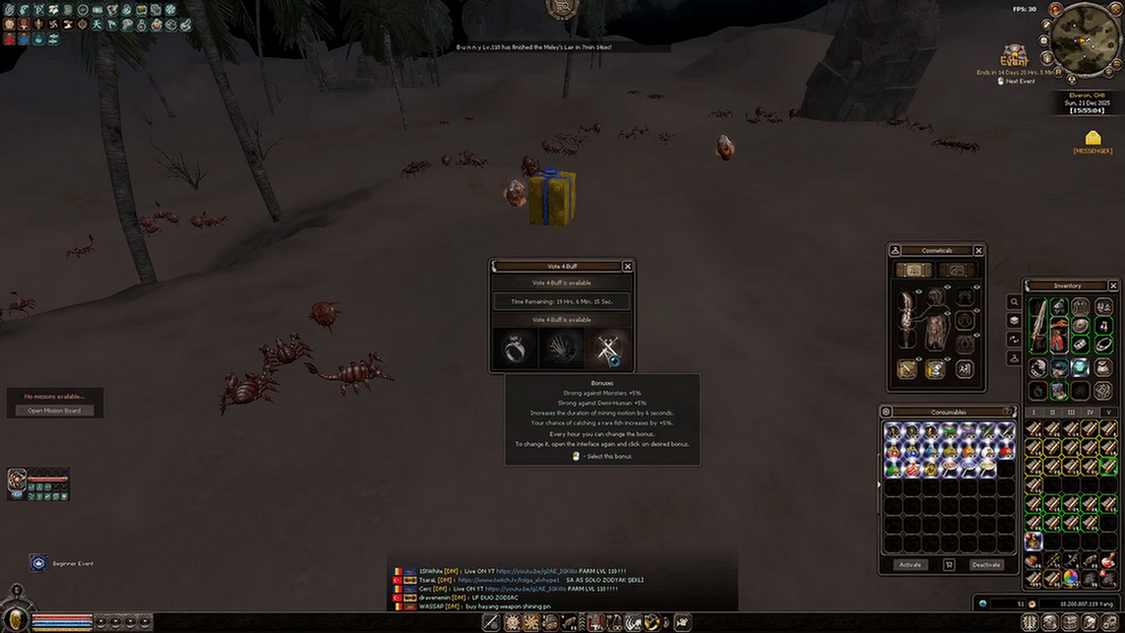Switch to inventory page IV tab
This screenshot has height=633, width=1125.
point(1090,412)
